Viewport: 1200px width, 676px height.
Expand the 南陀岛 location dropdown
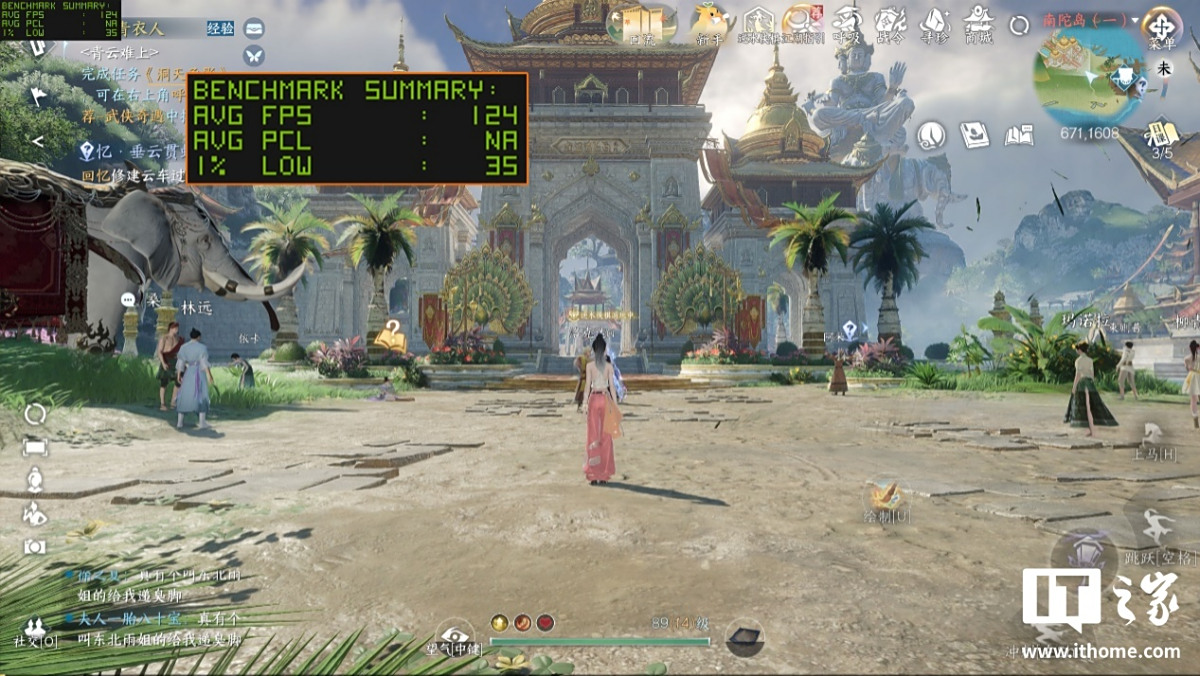pyautogui.click(x=1136, y=20)
